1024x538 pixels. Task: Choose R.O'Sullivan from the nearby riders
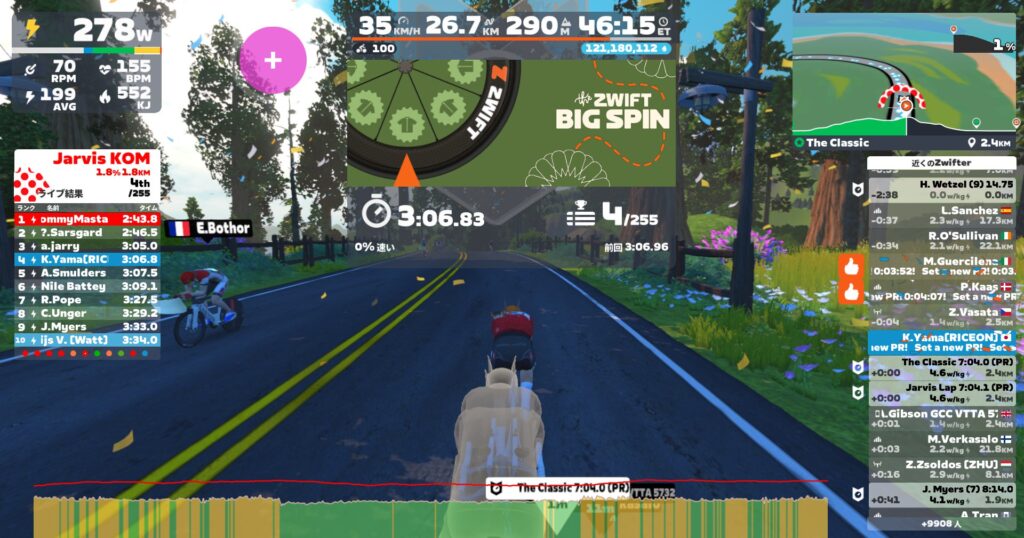(940, 241)
